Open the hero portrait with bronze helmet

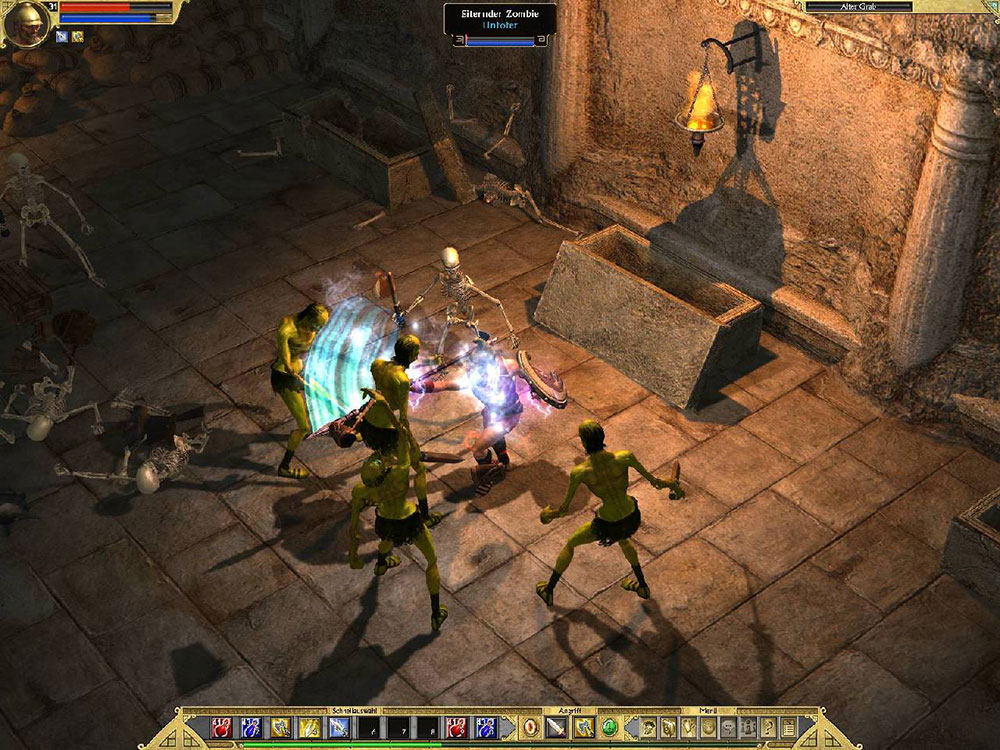click(x=20, y=22)
